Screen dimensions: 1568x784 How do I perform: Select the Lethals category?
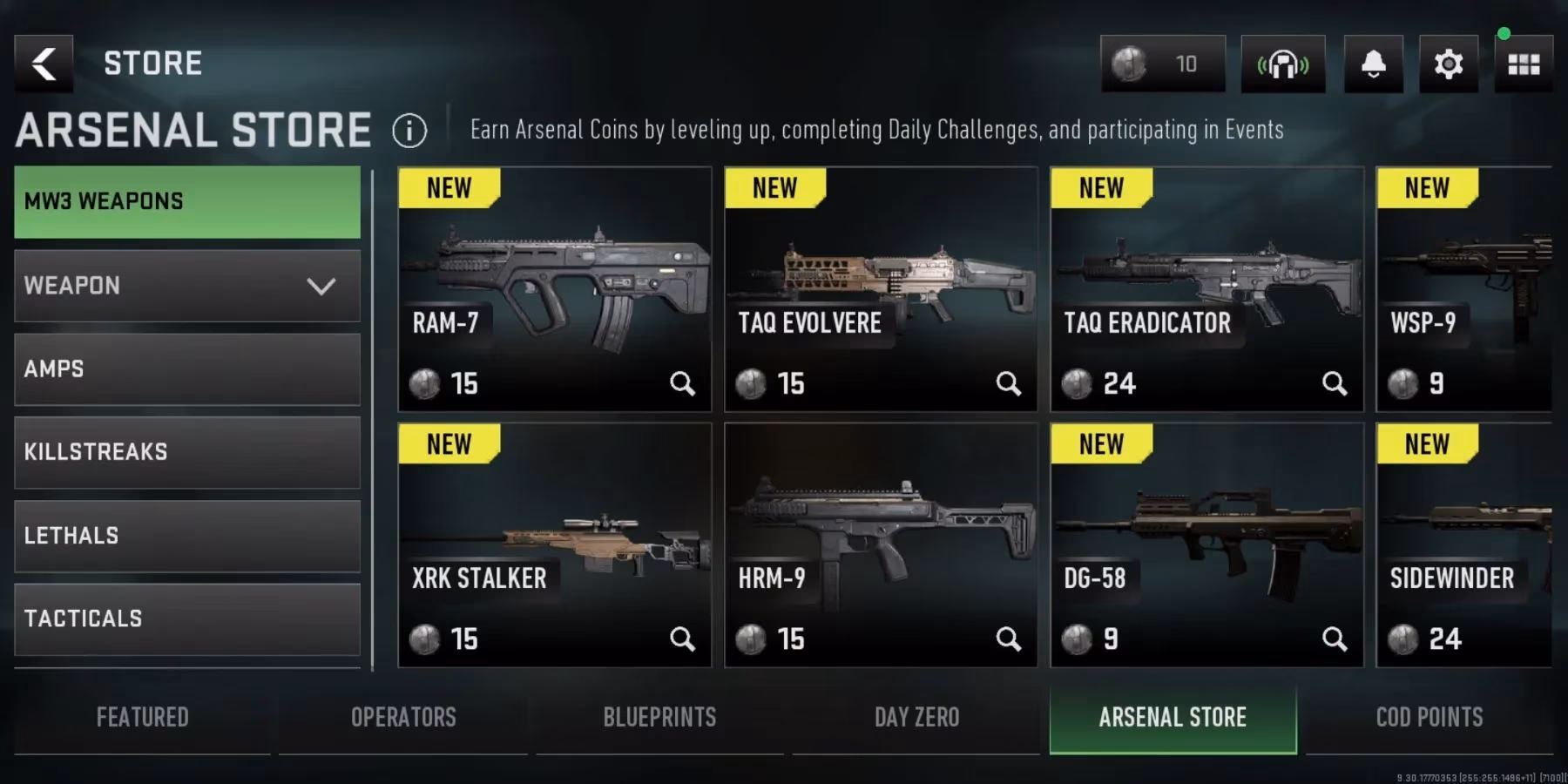click(187, 536)
